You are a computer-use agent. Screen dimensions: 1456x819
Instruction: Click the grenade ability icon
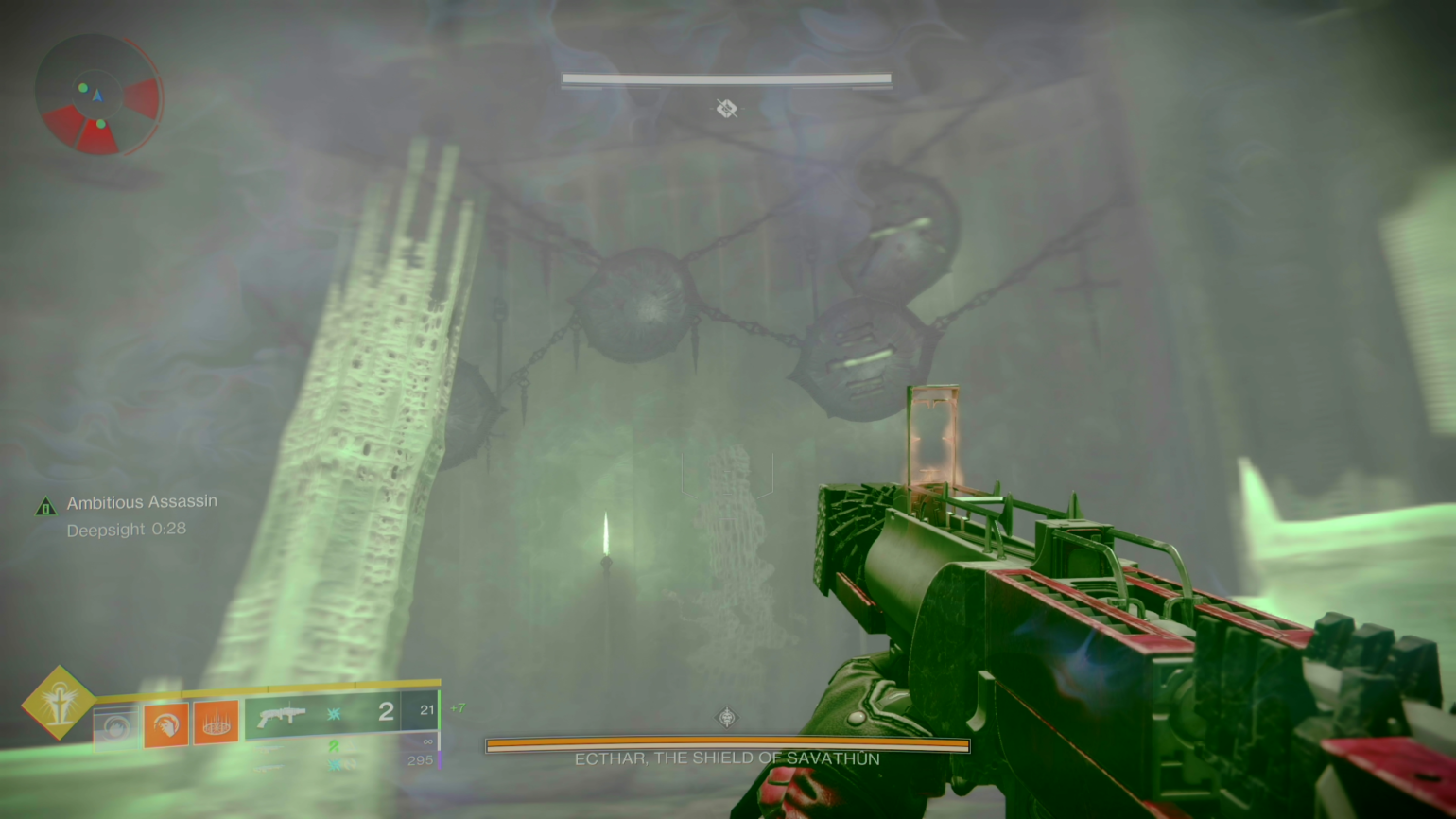pos(116,726)
